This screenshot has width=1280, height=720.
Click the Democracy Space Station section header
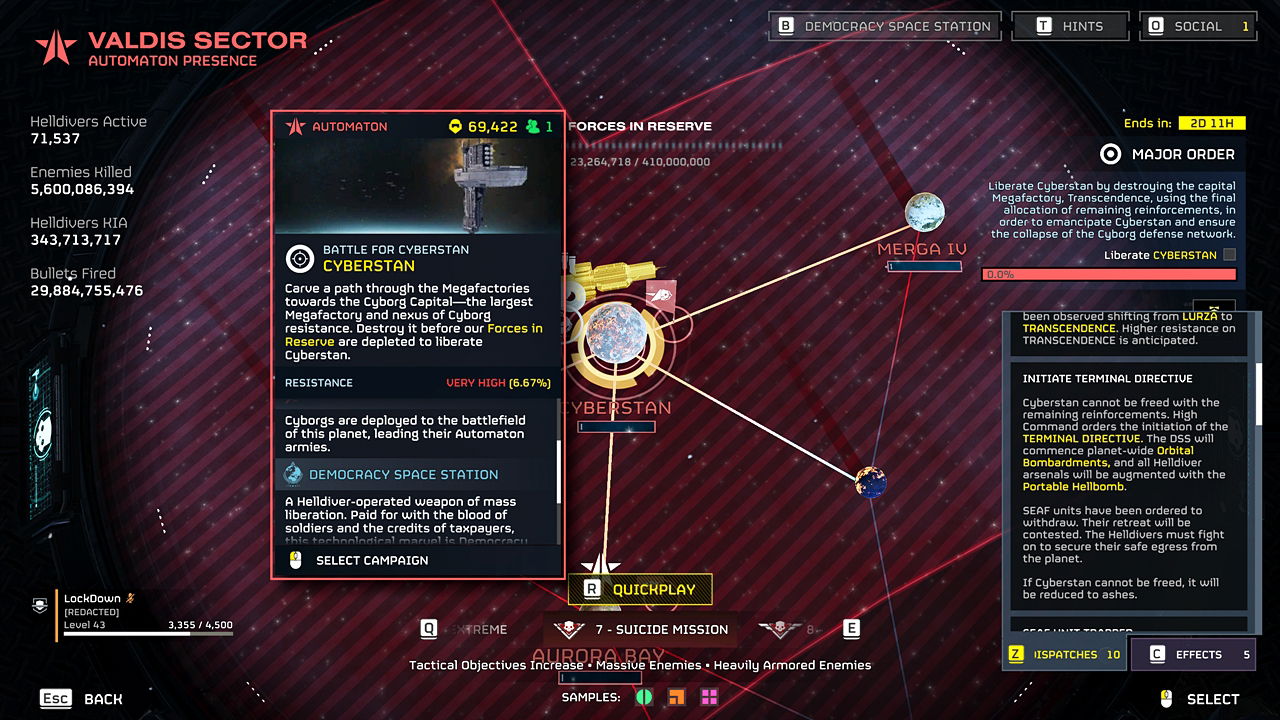click(x=403, y=475)
